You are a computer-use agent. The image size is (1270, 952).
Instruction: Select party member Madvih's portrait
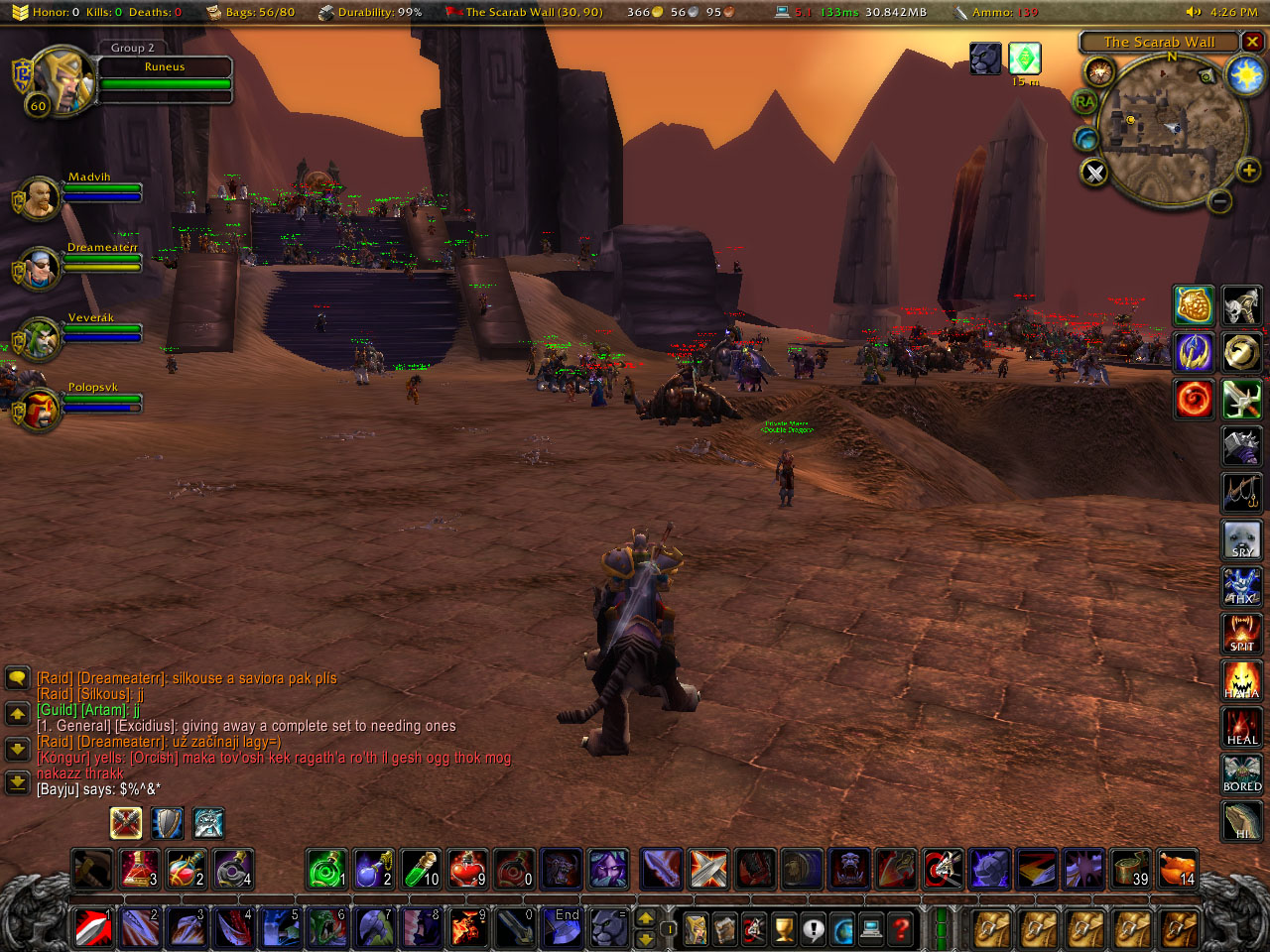click(40, 198)
